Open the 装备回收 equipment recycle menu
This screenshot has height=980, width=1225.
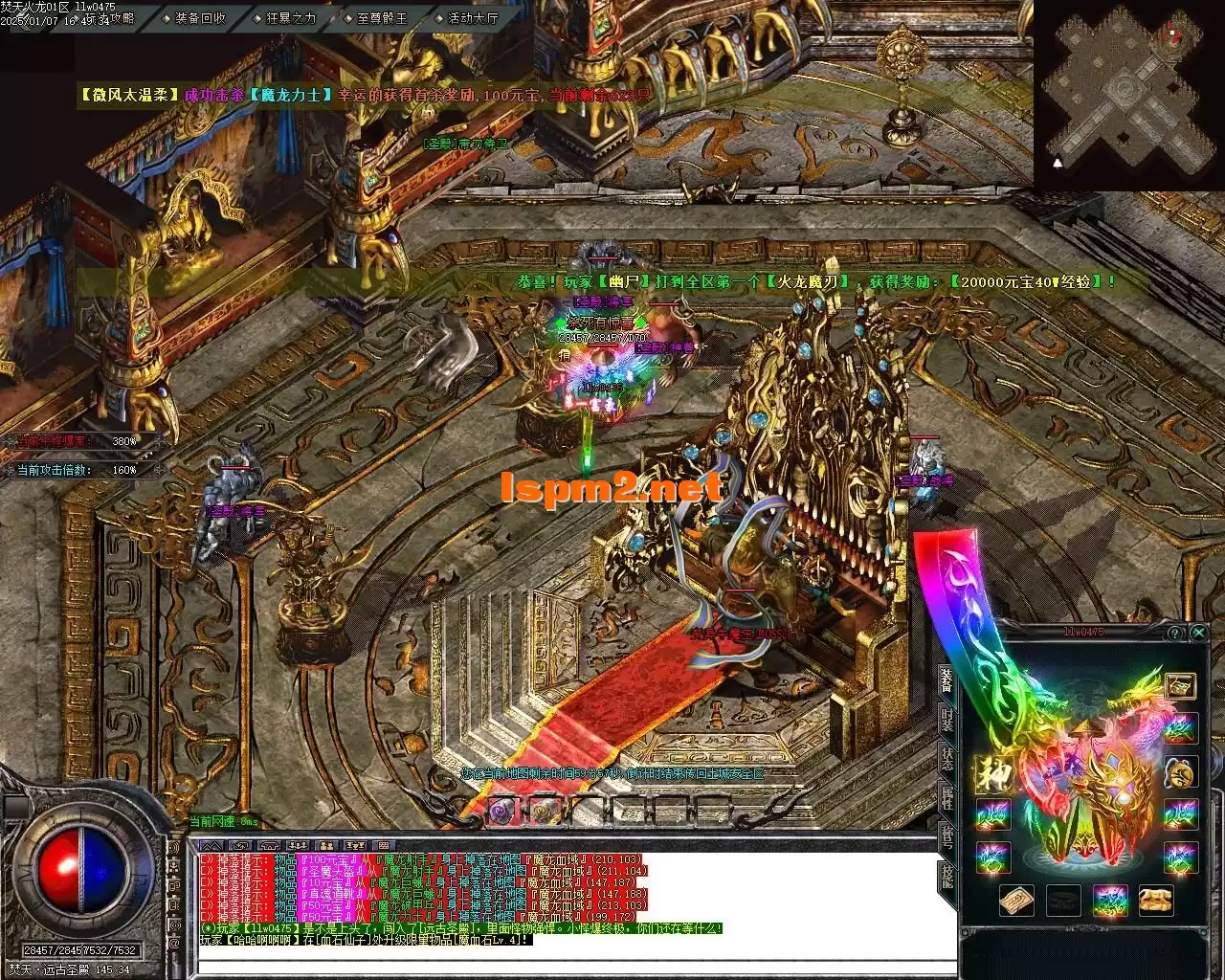199,17
